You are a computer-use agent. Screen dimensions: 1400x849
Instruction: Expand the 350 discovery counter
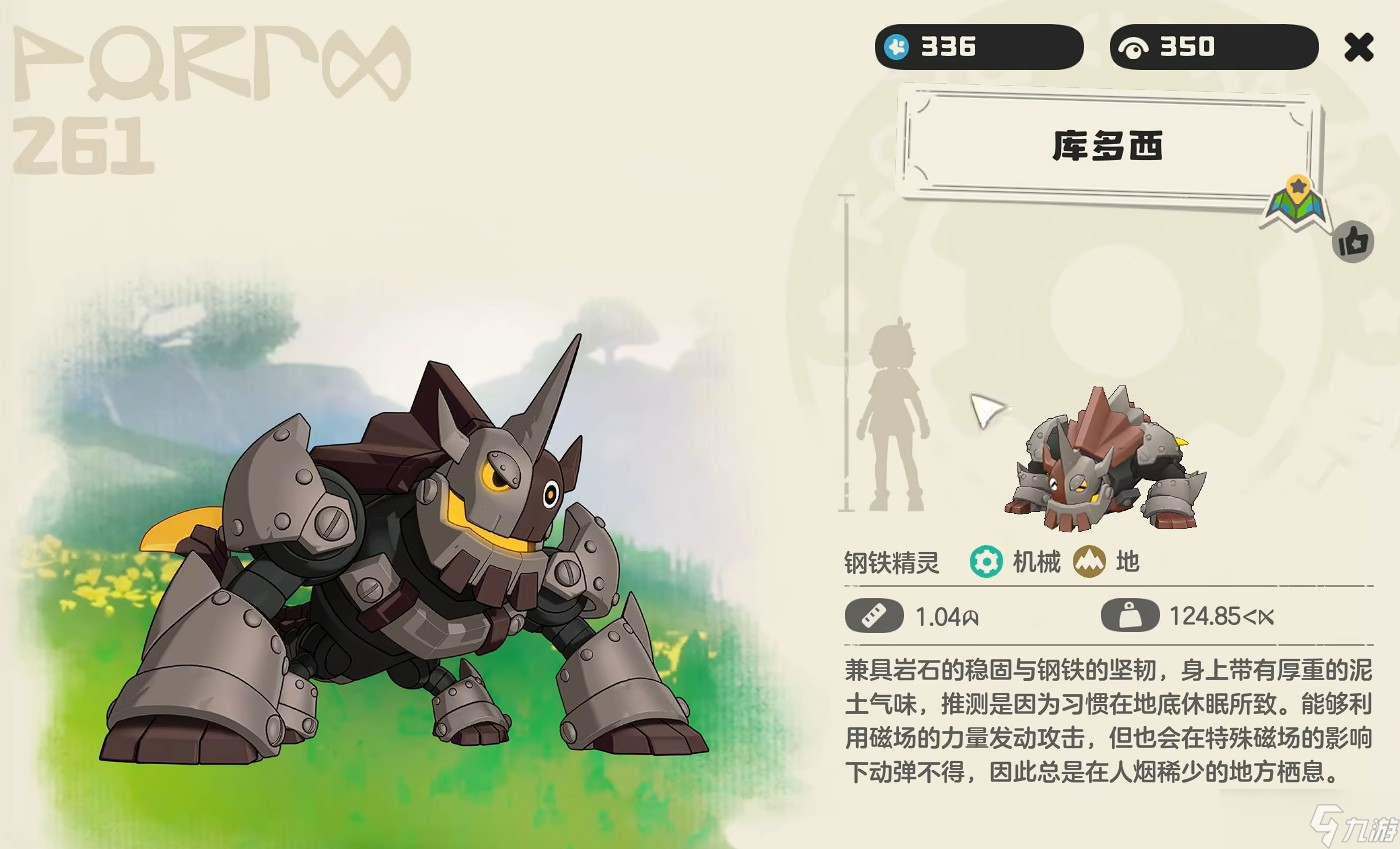point(1212,45)
